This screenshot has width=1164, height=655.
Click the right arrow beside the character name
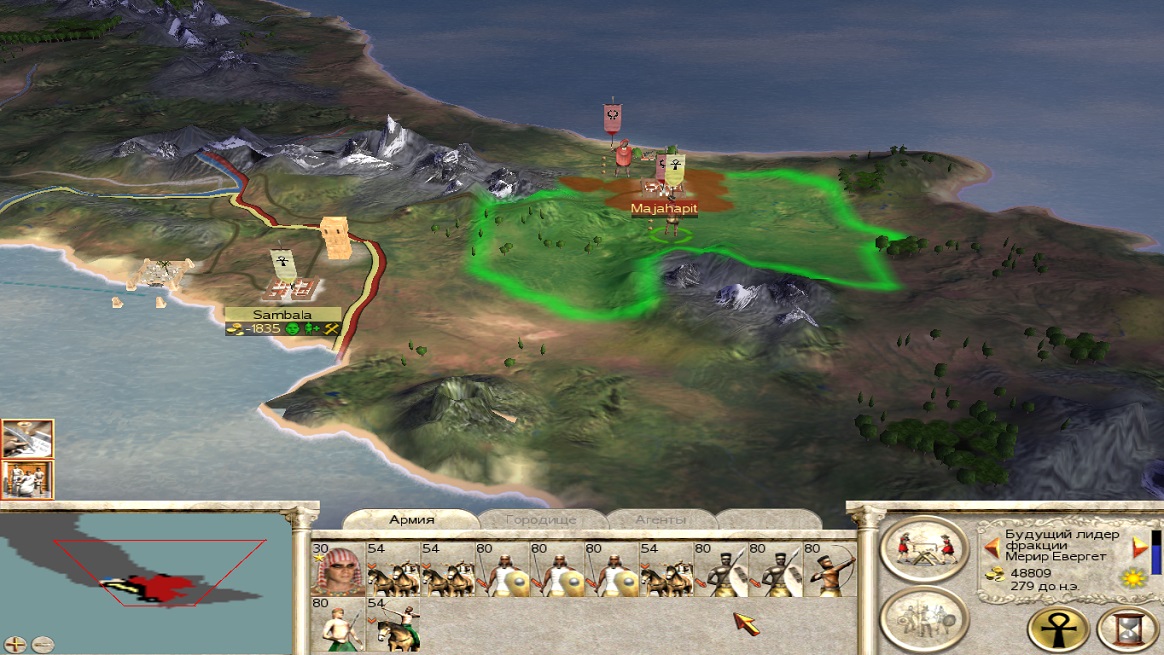1138,547
